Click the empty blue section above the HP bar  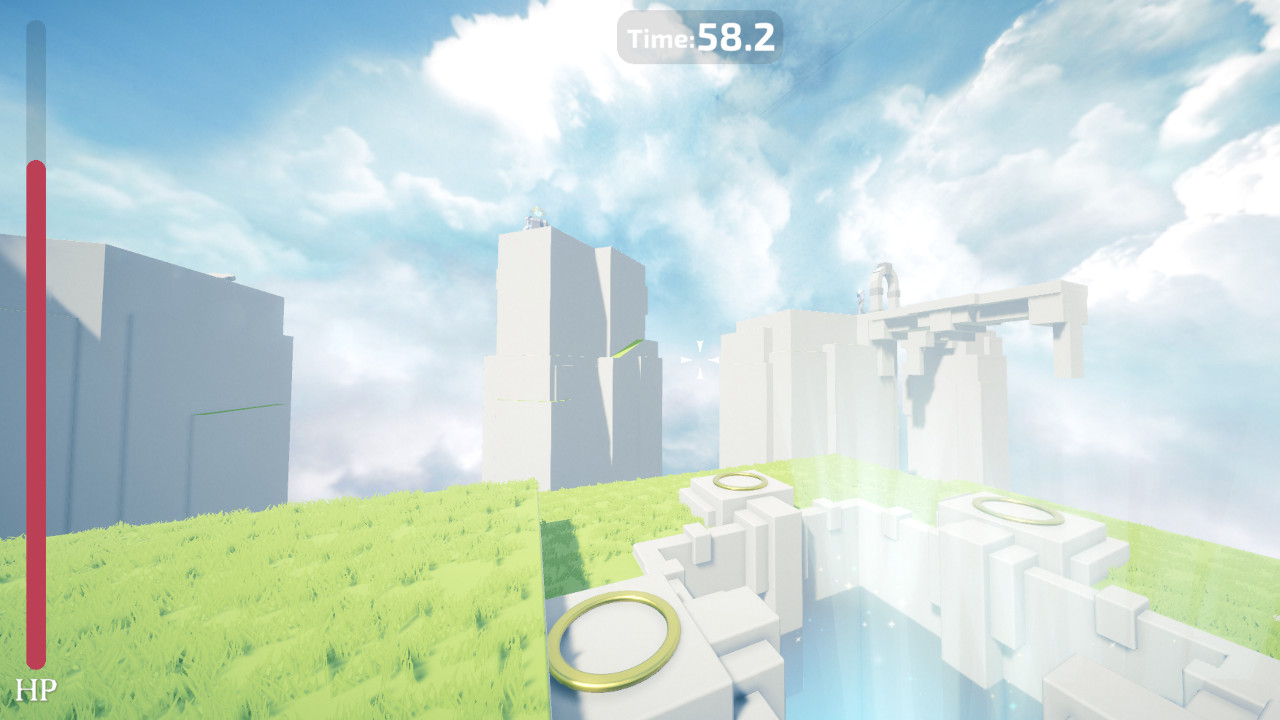pyautogui.click(x=36, y=90)
